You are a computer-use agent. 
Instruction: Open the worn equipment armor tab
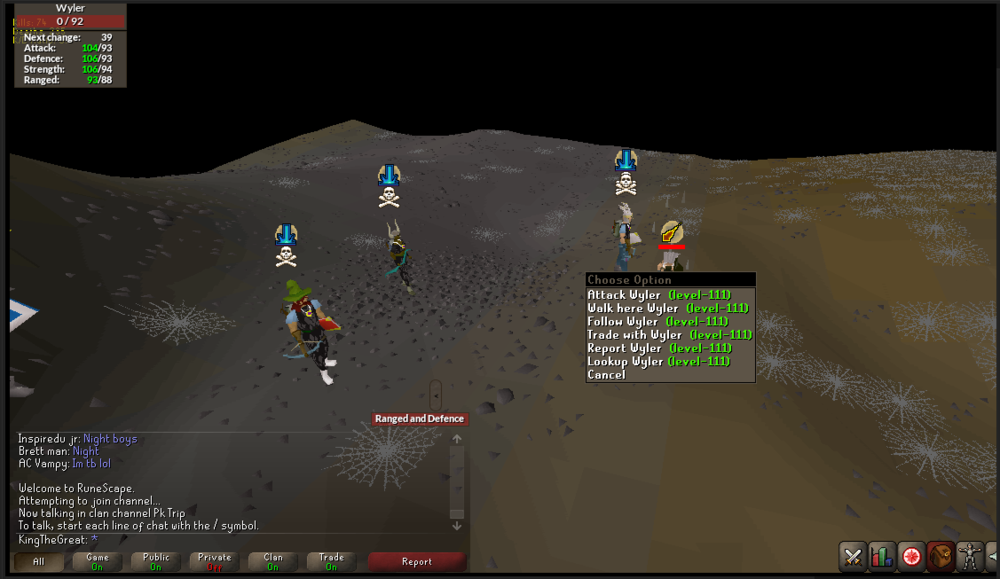(x=969, y=556)
